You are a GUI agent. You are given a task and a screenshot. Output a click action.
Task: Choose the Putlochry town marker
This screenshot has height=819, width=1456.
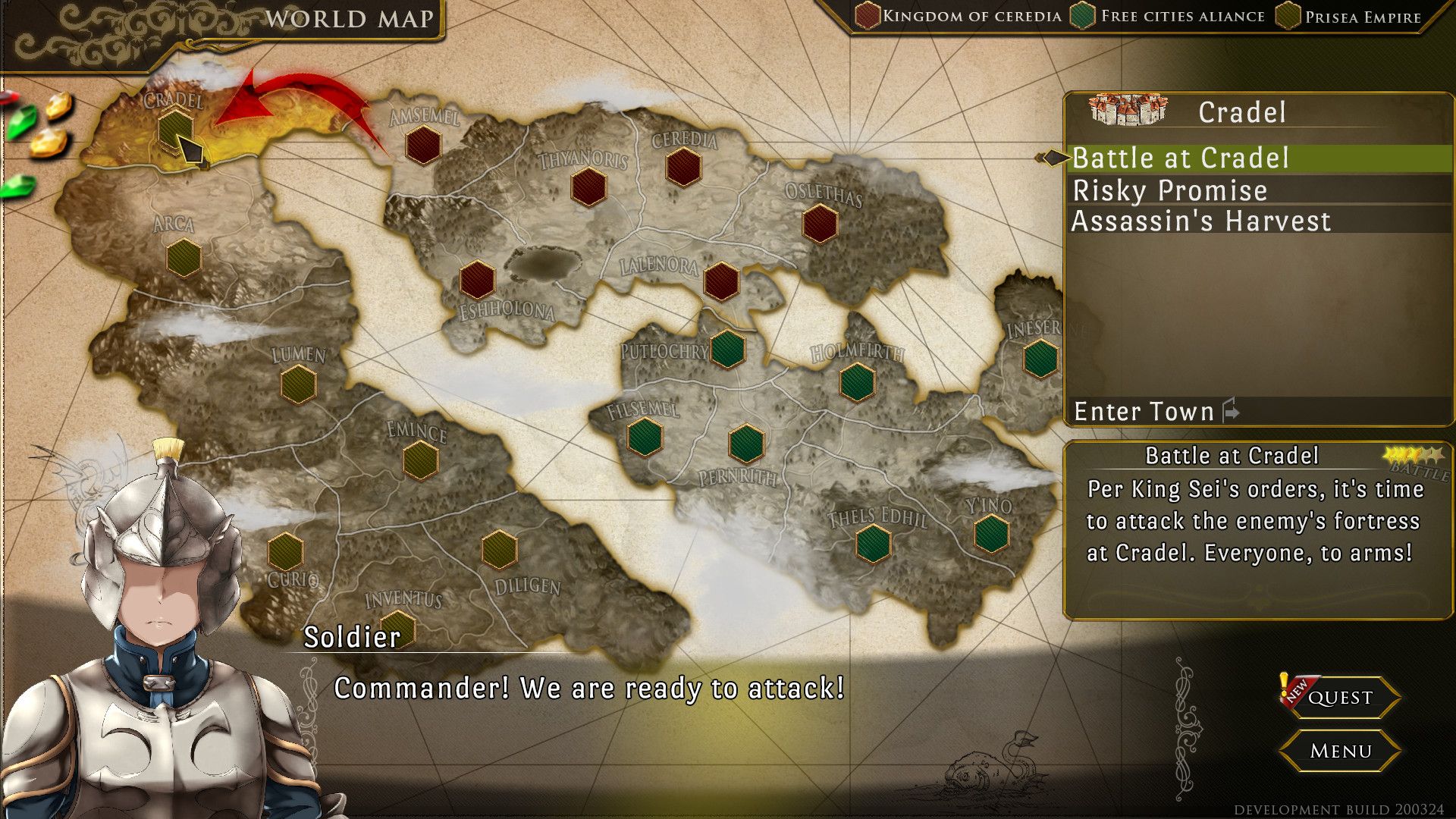(x=727, y=349)
